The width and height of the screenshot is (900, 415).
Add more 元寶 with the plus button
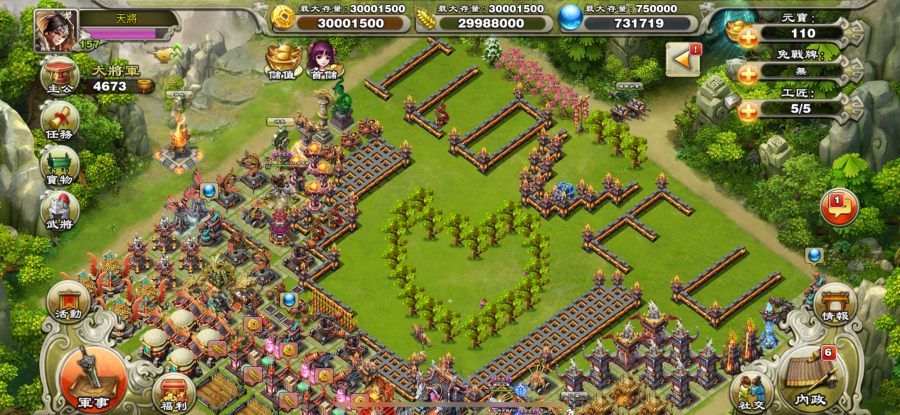[748, 33]
